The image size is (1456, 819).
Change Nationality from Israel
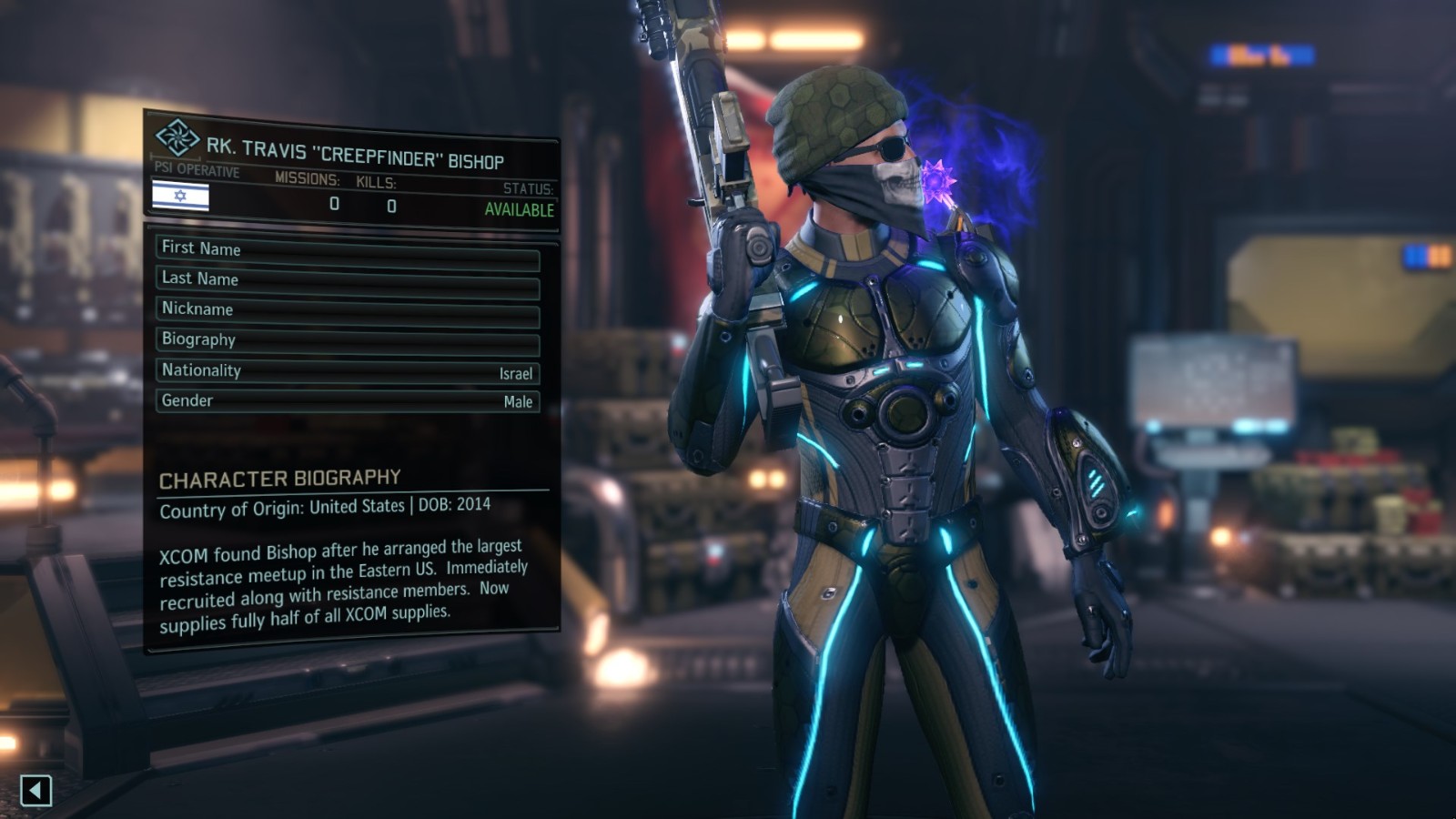point(348,371)
